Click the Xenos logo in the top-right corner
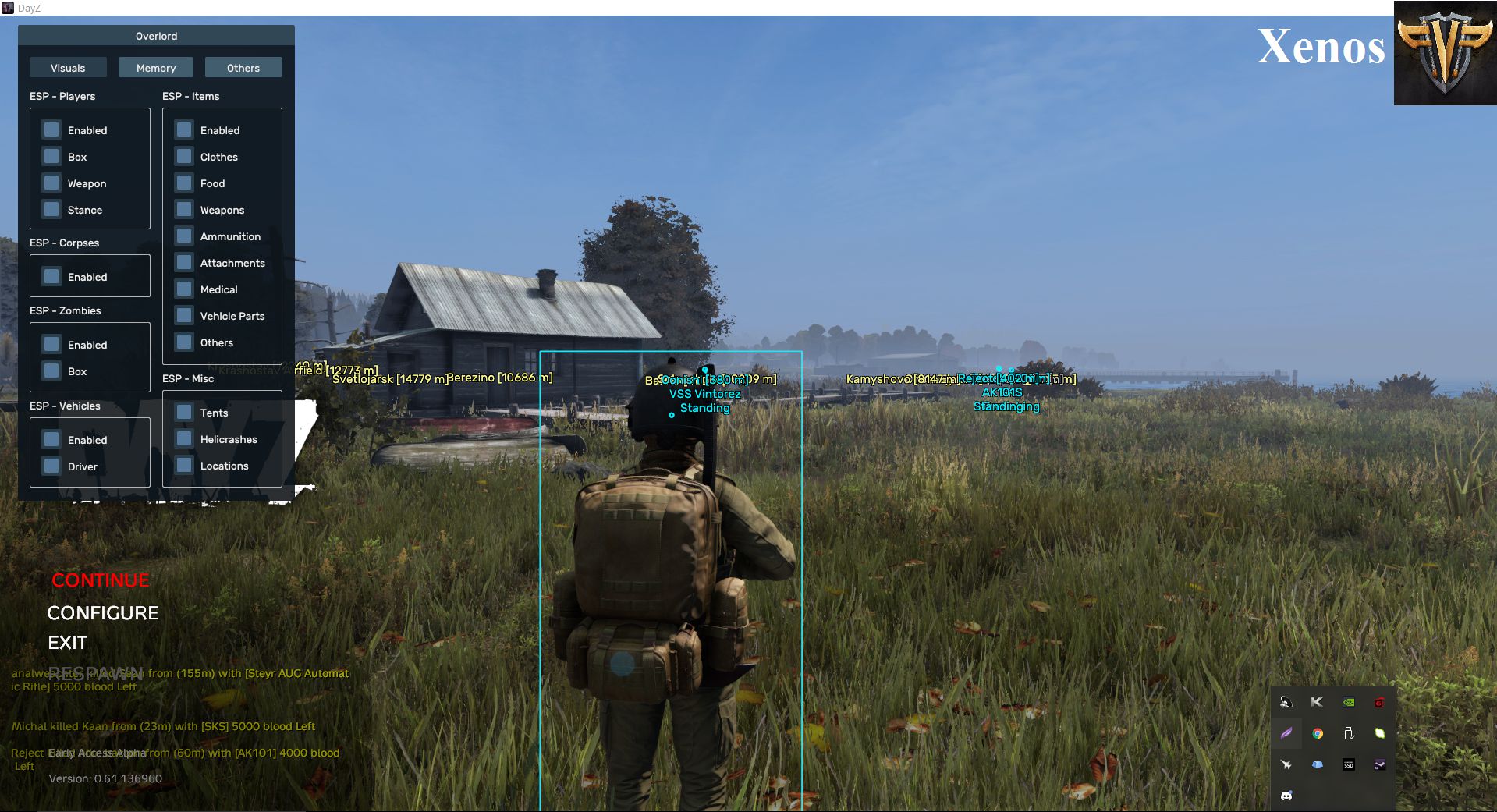Screen dimensions: 1497x812 (x=1444, y=55)
